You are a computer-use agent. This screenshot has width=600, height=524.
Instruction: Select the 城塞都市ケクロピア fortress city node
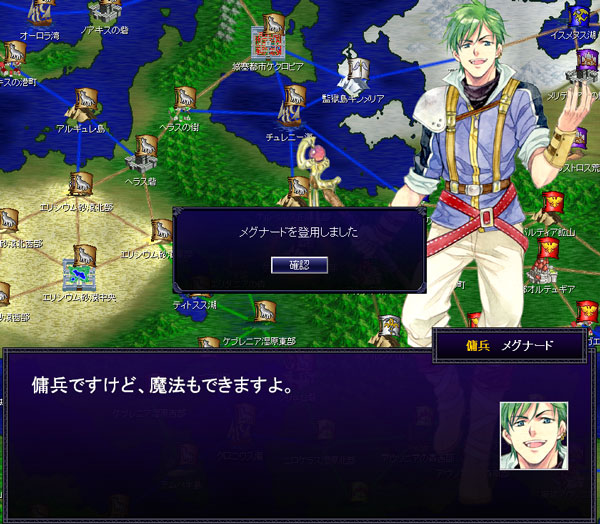270,40
